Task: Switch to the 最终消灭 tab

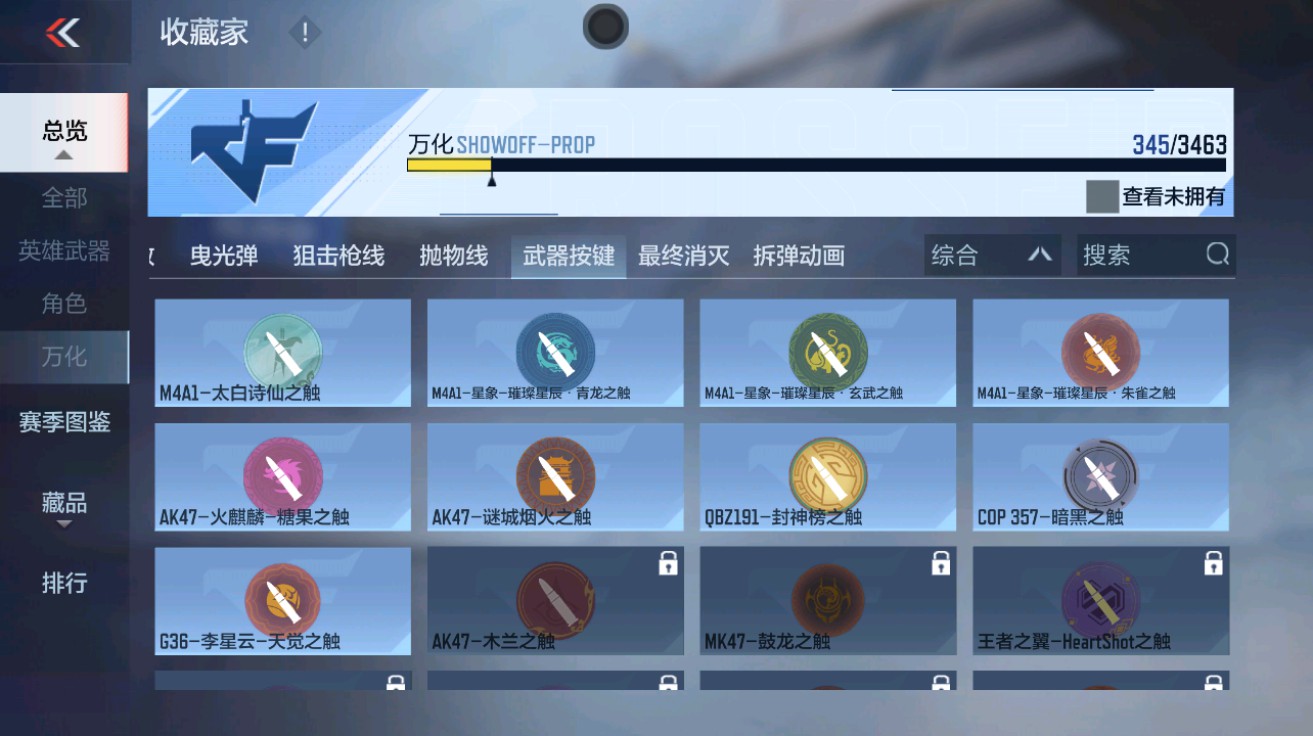Action: 686,255
